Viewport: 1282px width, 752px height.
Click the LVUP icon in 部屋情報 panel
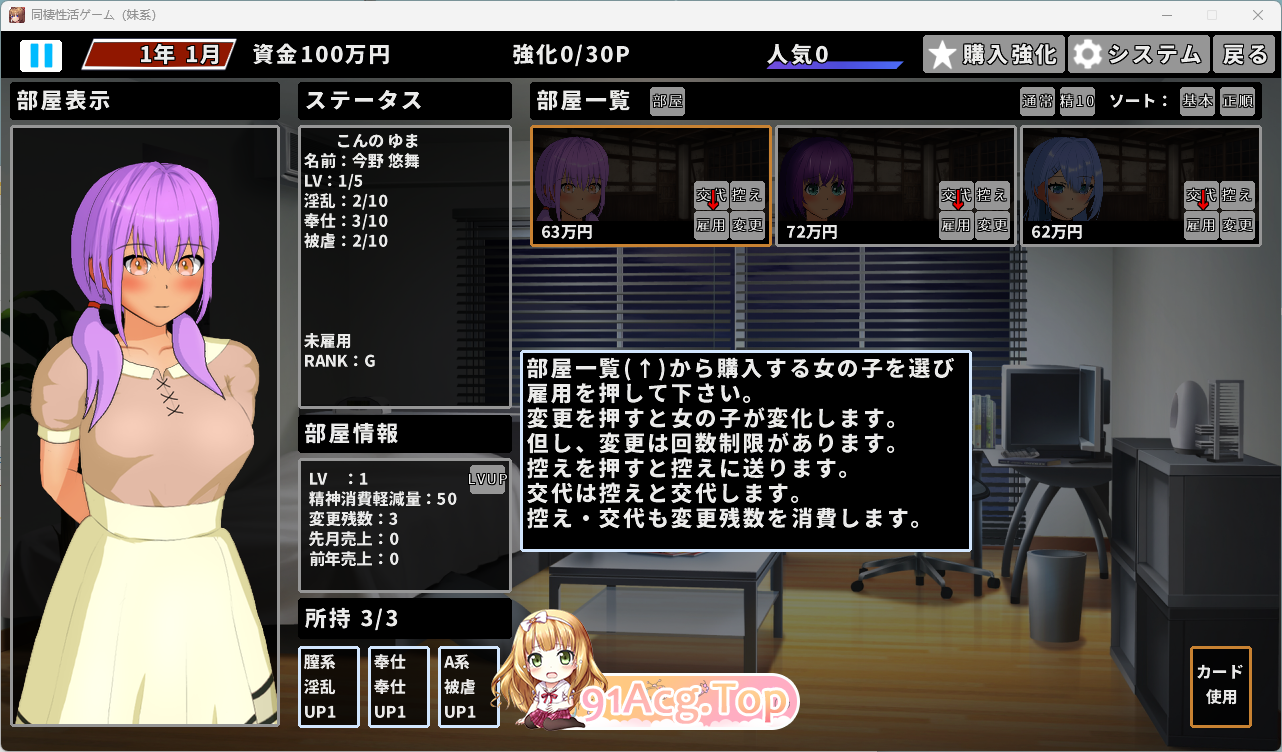[487, 480]
